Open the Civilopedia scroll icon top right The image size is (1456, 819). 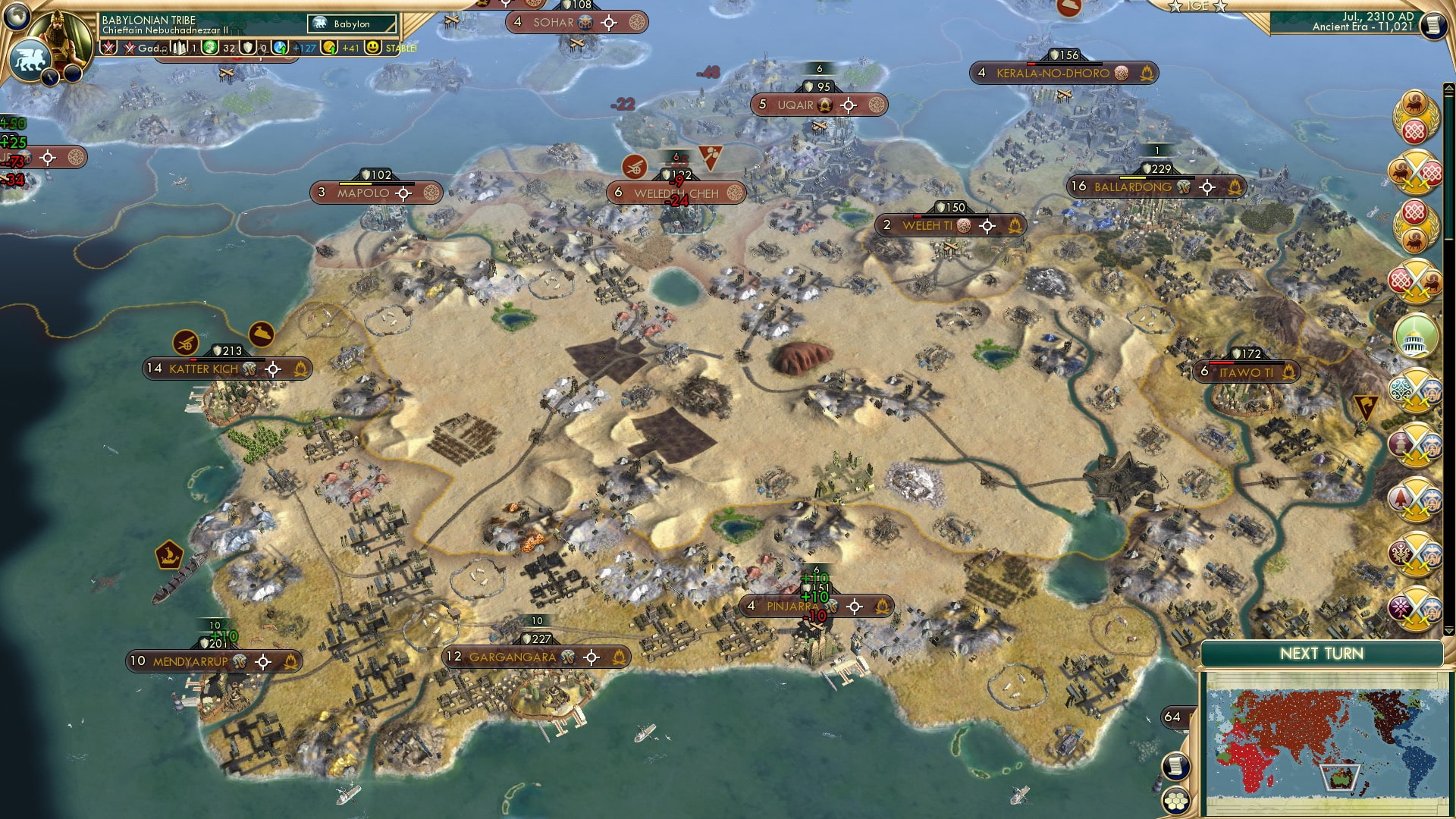[x=1433, y=25]
